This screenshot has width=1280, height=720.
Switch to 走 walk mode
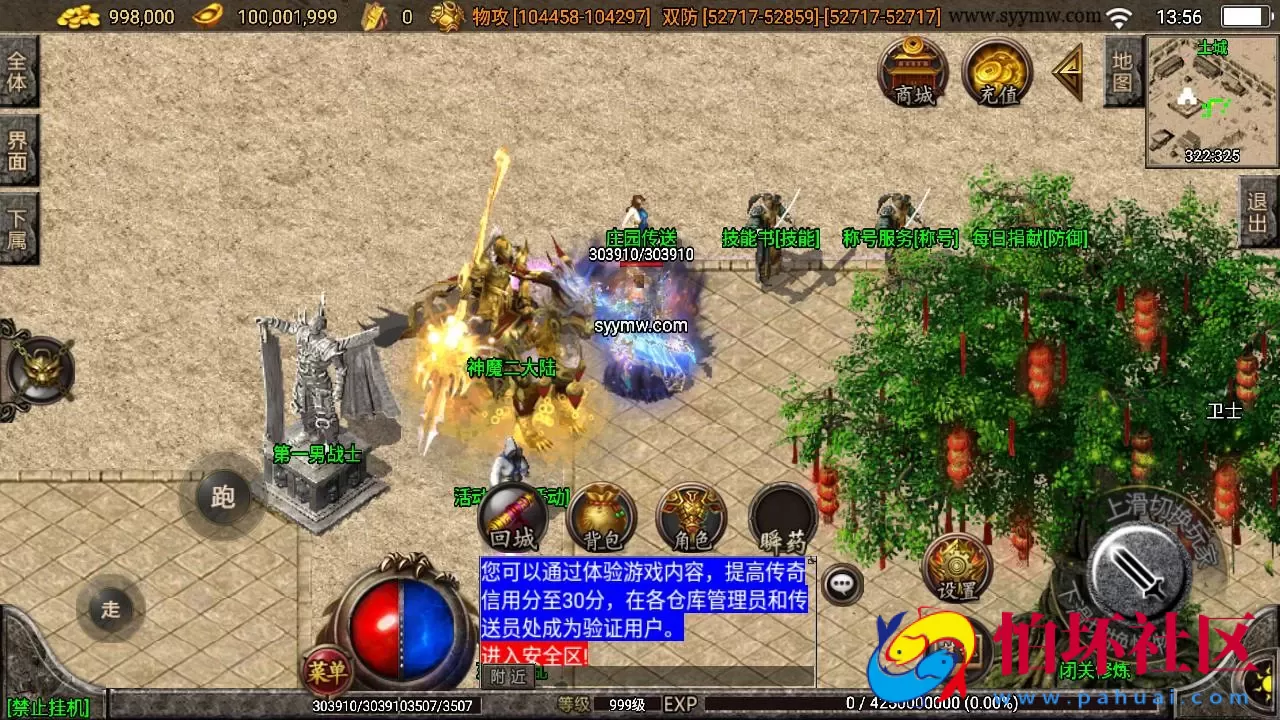click(x=110, y=610)
